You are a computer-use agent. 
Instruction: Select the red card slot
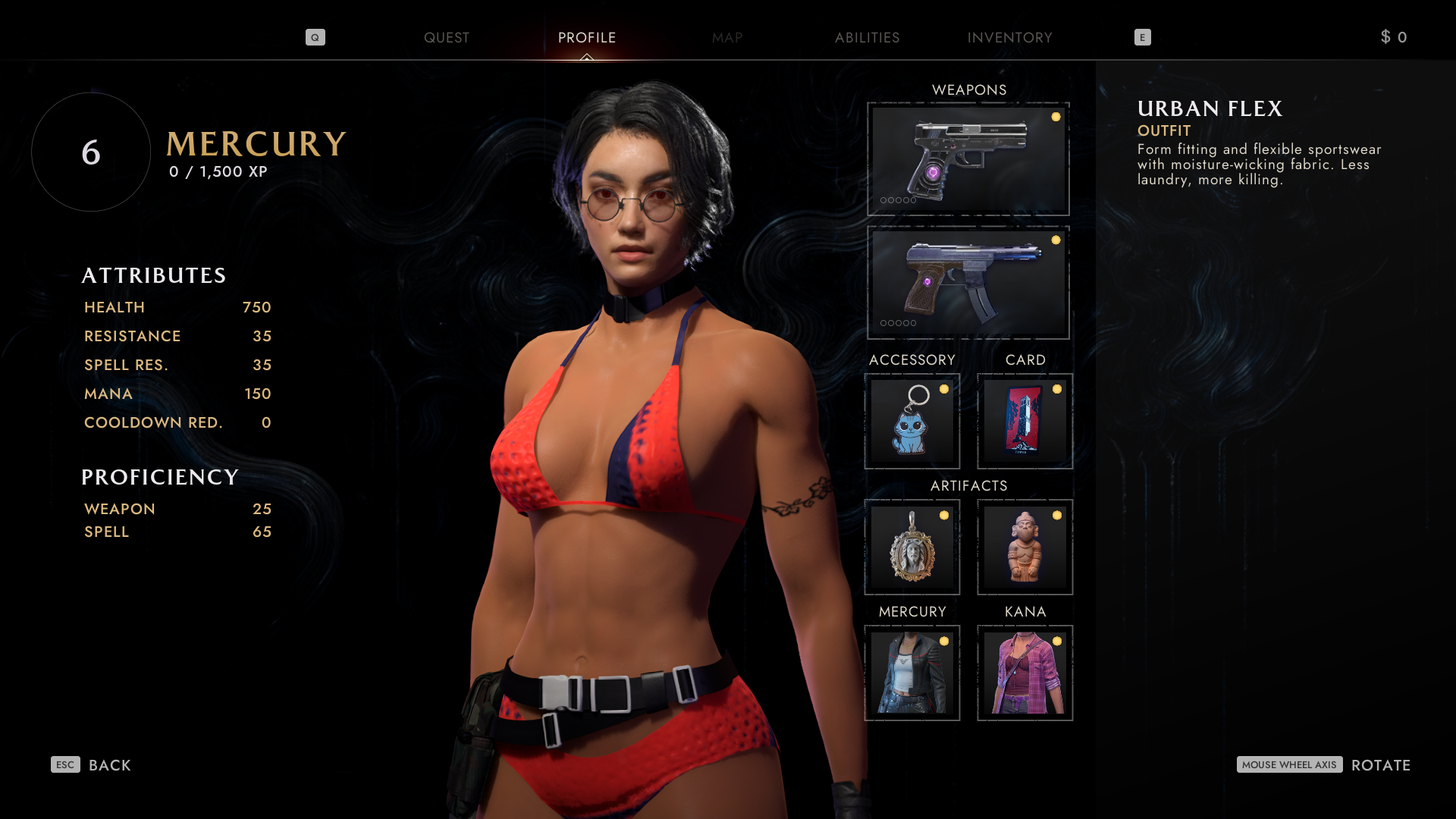pos(1025,422)
